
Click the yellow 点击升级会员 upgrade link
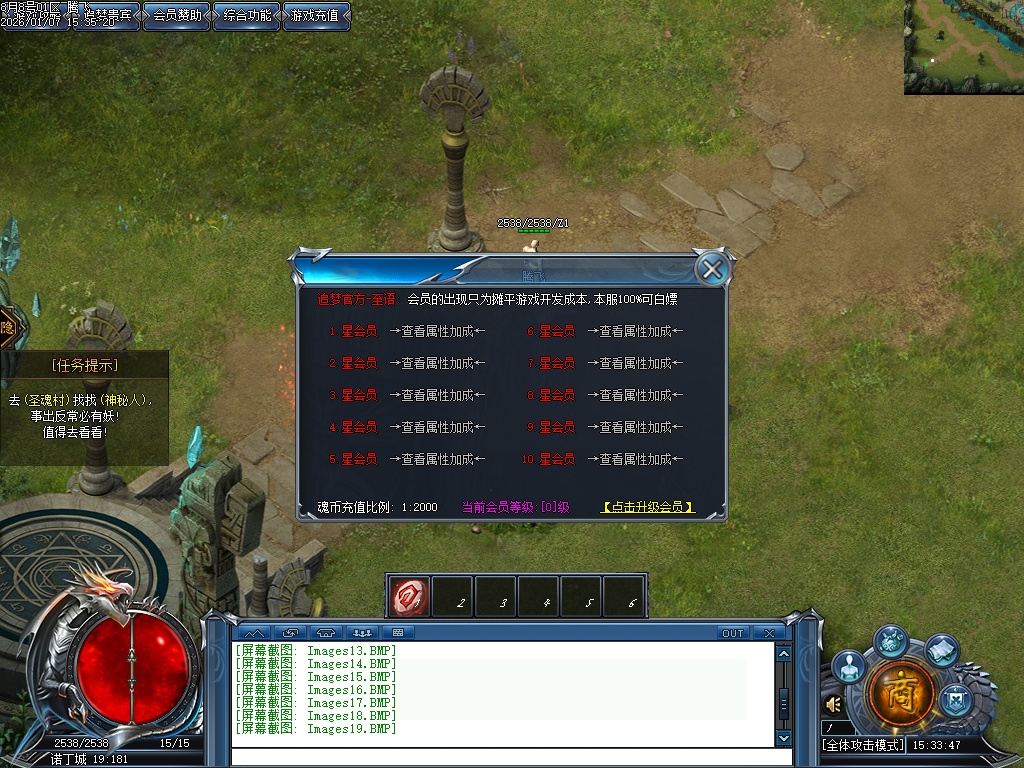click(x=648, y=507)
